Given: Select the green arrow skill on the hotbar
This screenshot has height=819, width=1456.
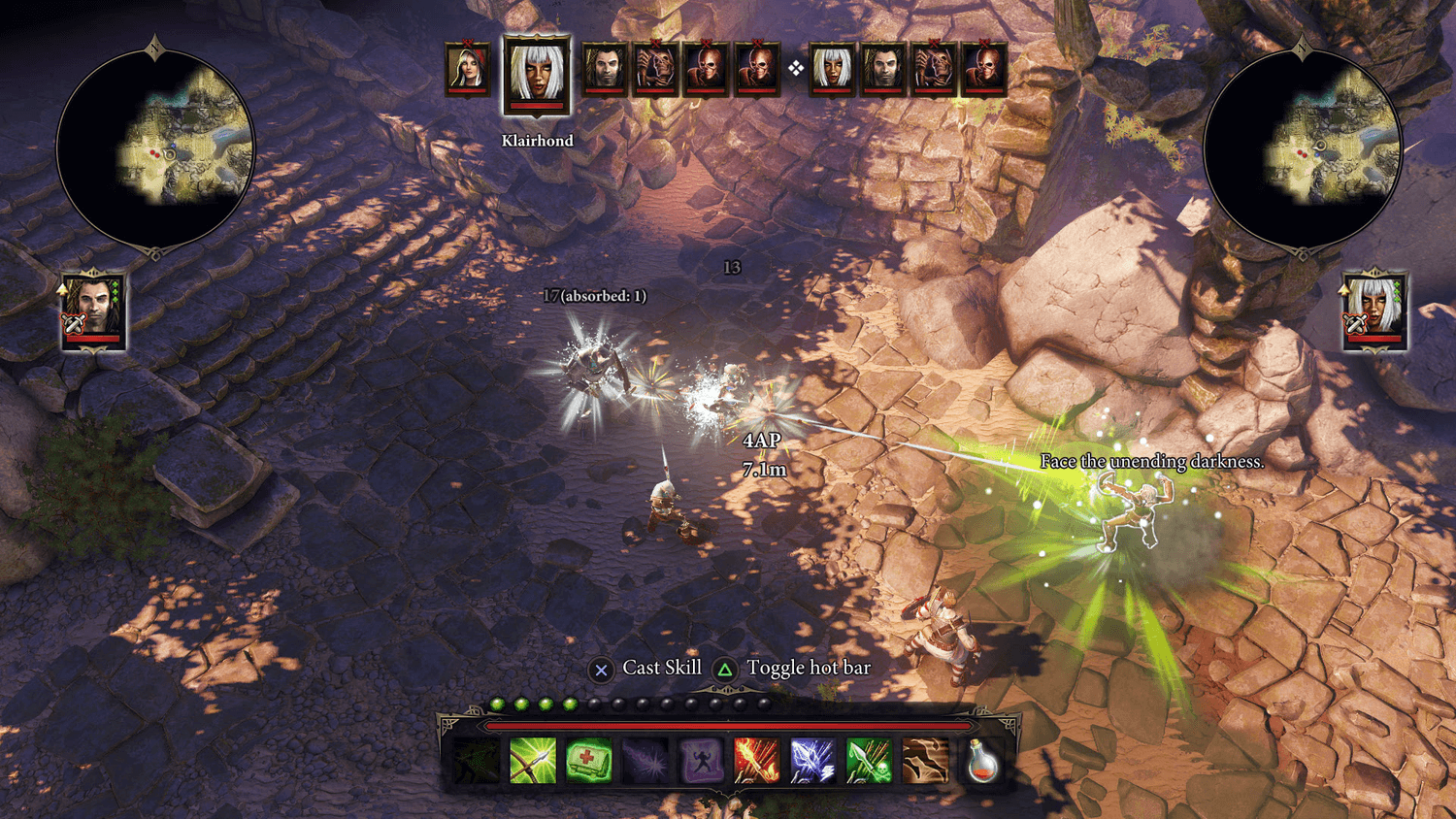Looking at the screenshot, I should pos(534,762).
